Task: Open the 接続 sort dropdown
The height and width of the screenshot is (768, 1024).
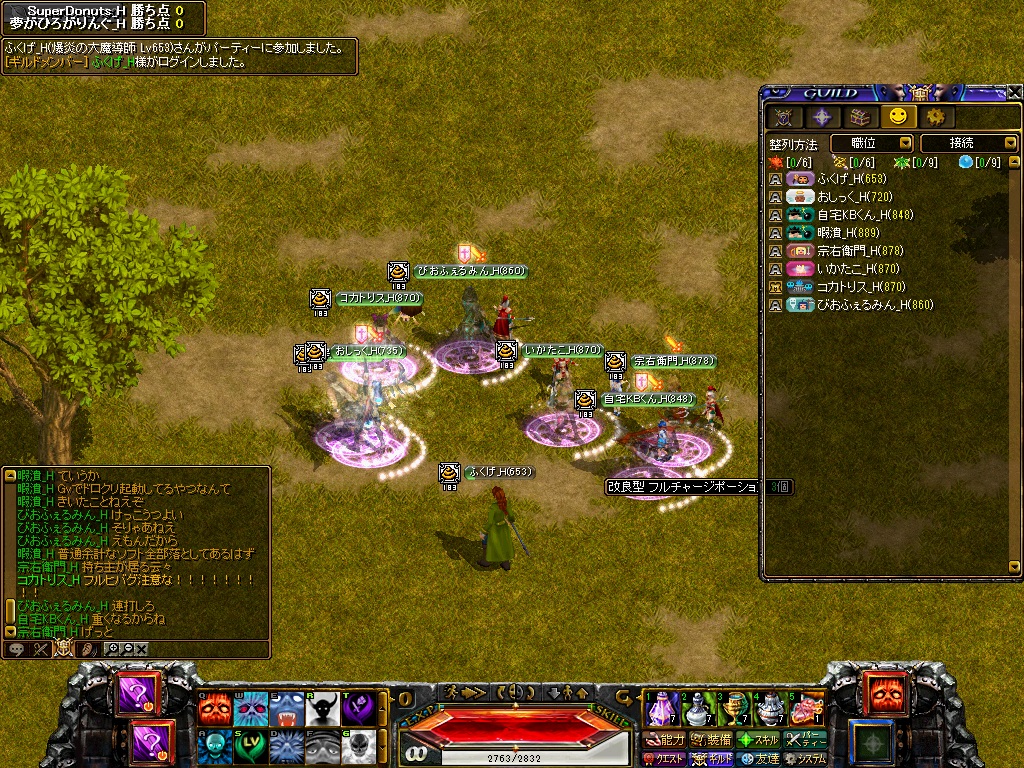Action: [x=967, y=144]
